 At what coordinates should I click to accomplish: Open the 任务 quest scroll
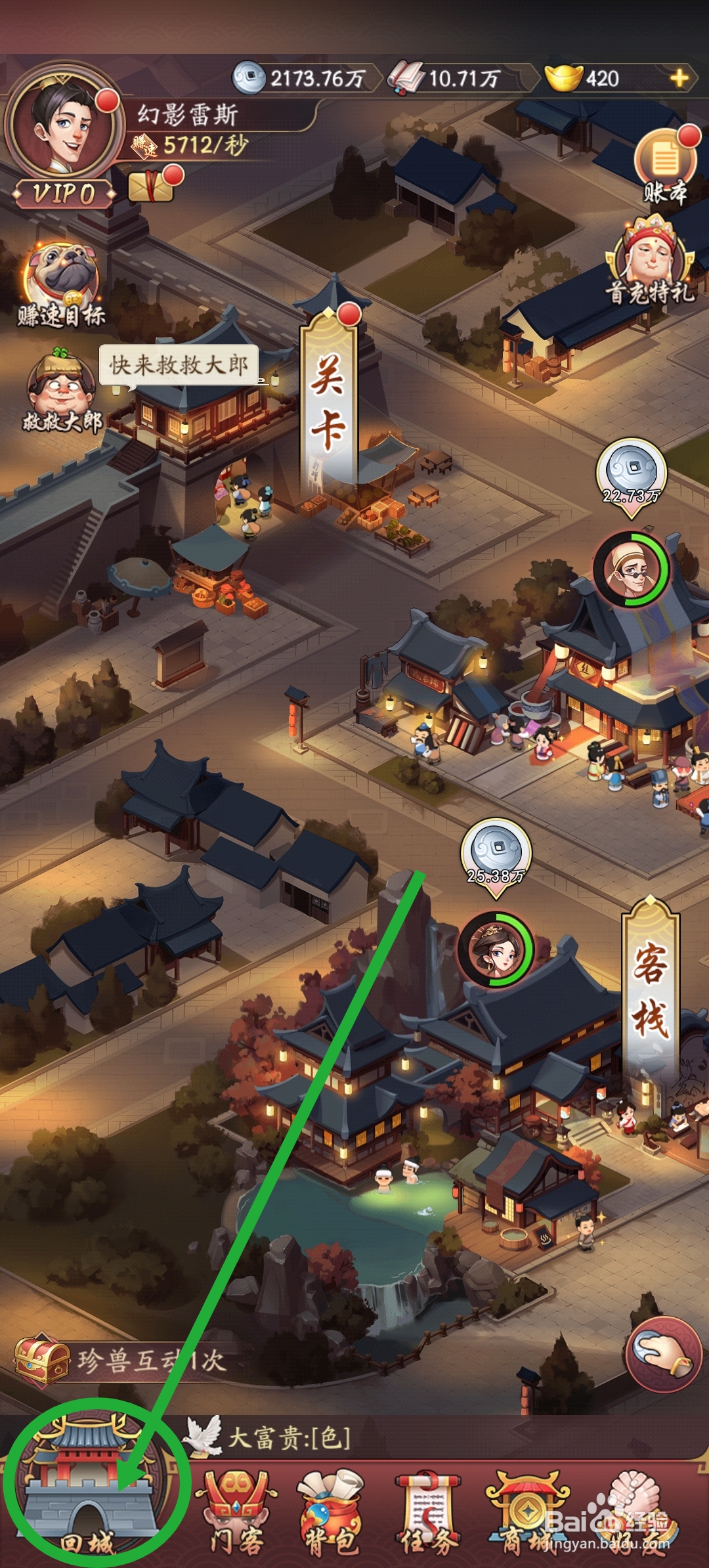click(x=428, y=1512)
